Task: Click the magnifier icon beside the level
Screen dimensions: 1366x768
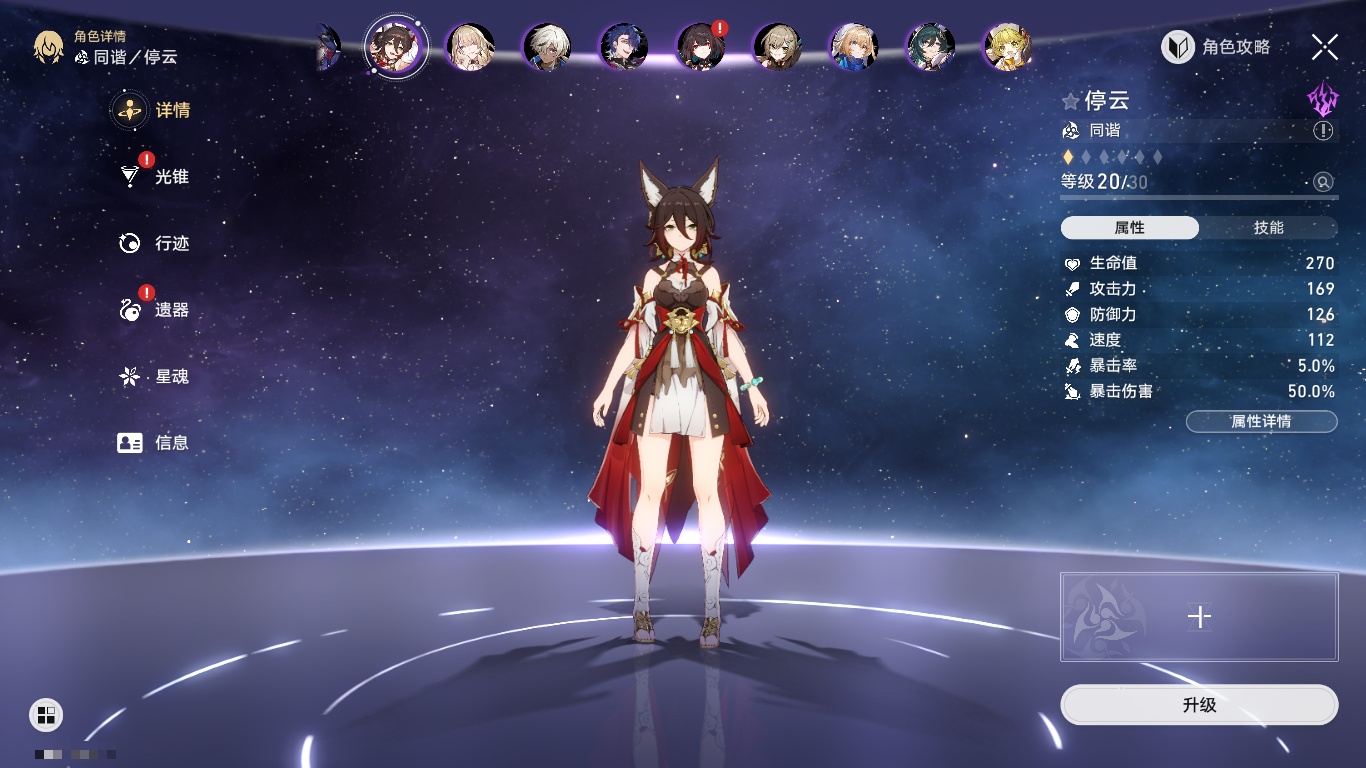Action: (1323, 182)
